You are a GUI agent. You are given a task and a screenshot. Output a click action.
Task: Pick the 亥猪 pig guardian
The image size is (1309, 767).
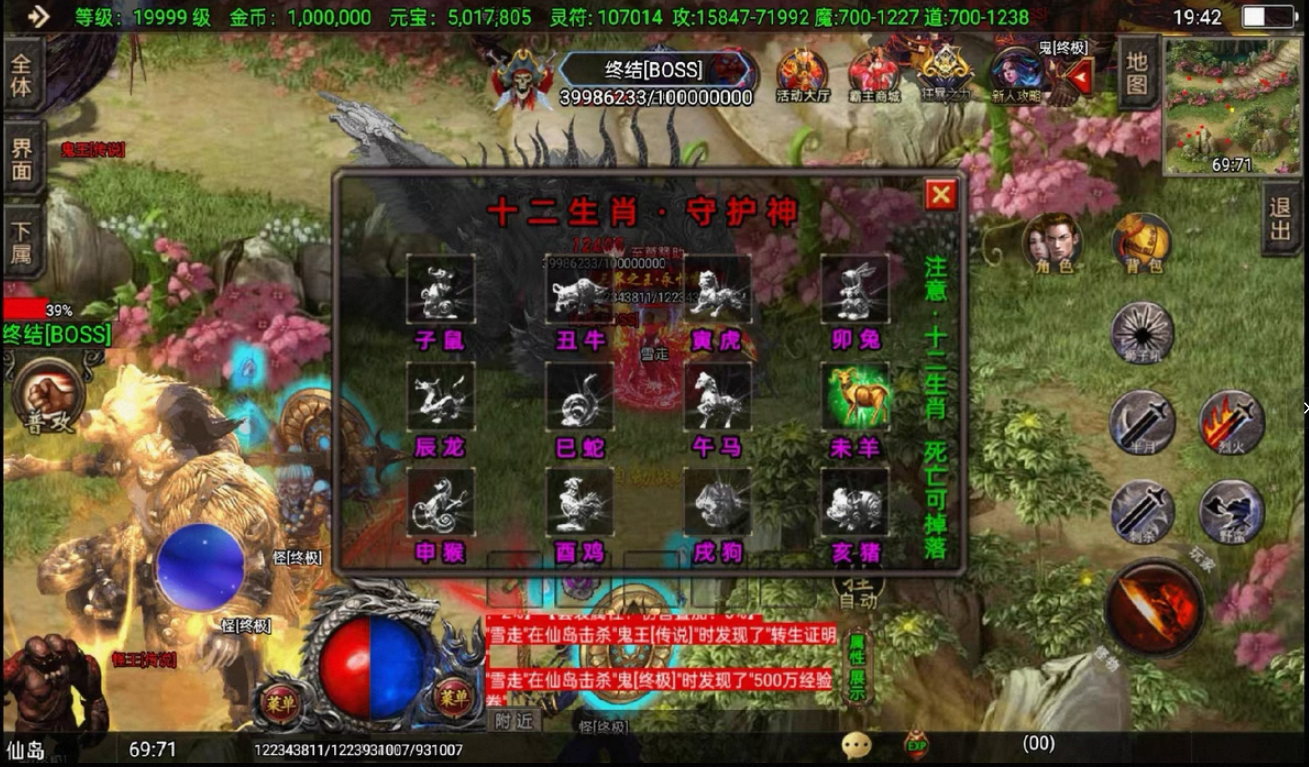click(855, 502)
